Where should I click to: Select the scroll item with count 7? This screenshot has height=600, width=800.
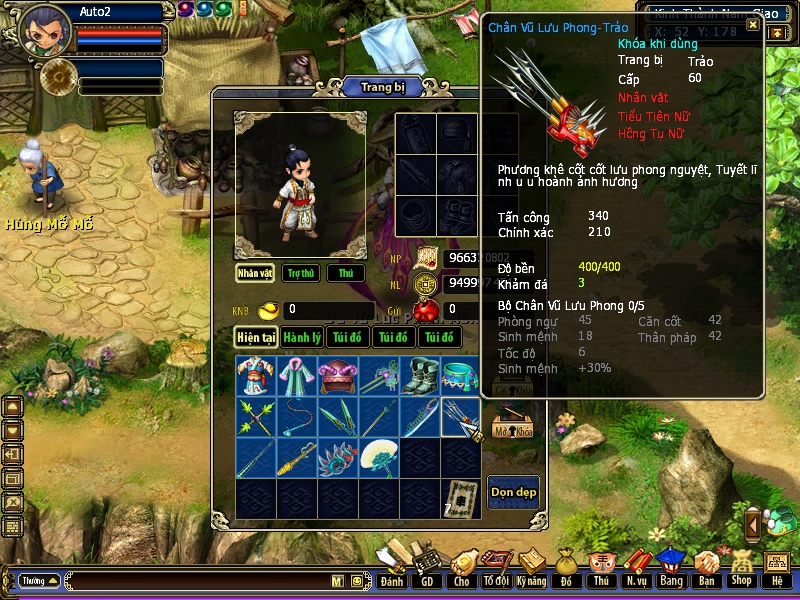coord(461,497)
